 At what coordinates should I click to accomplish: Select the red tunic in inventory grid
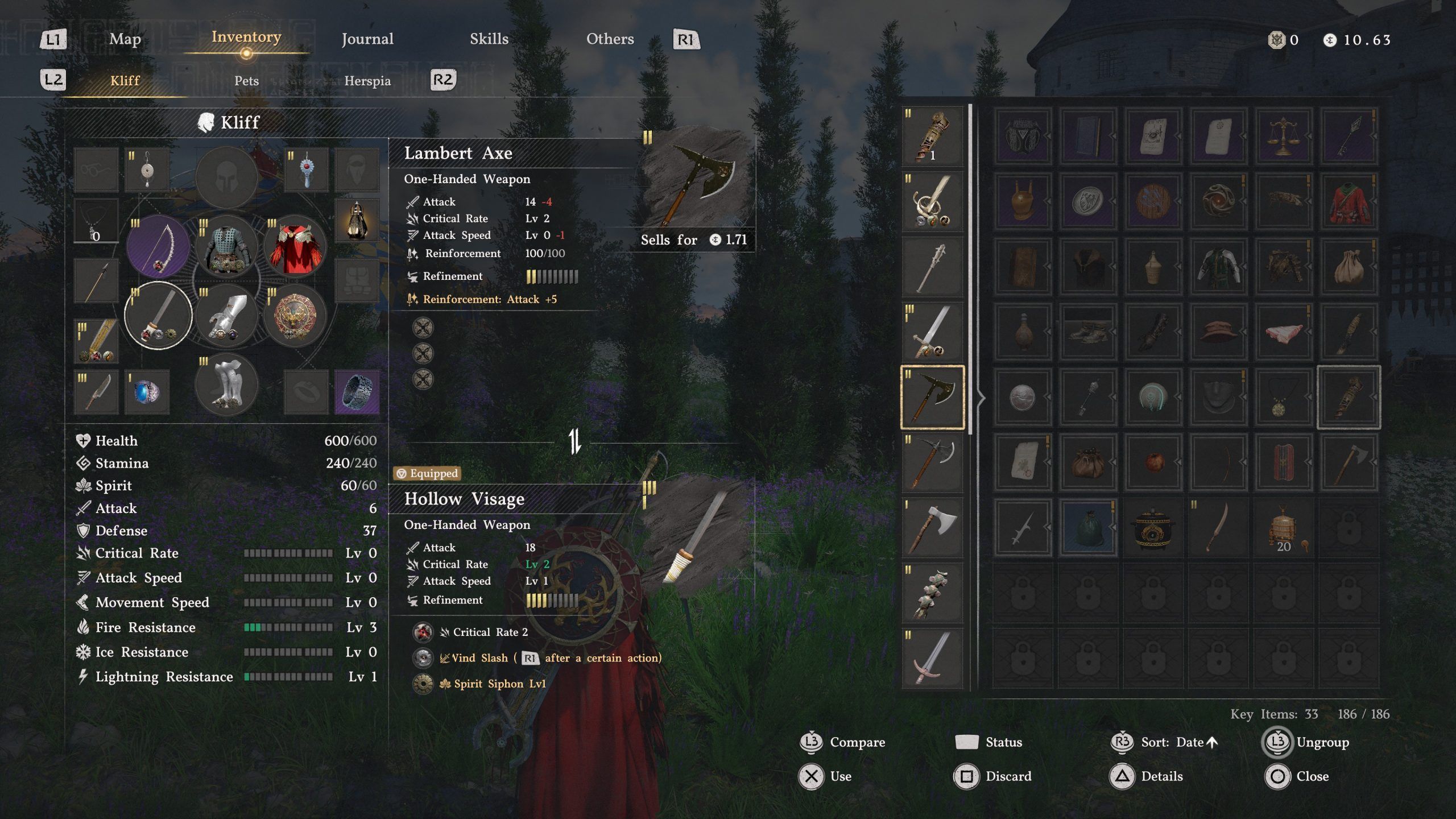1349,201
